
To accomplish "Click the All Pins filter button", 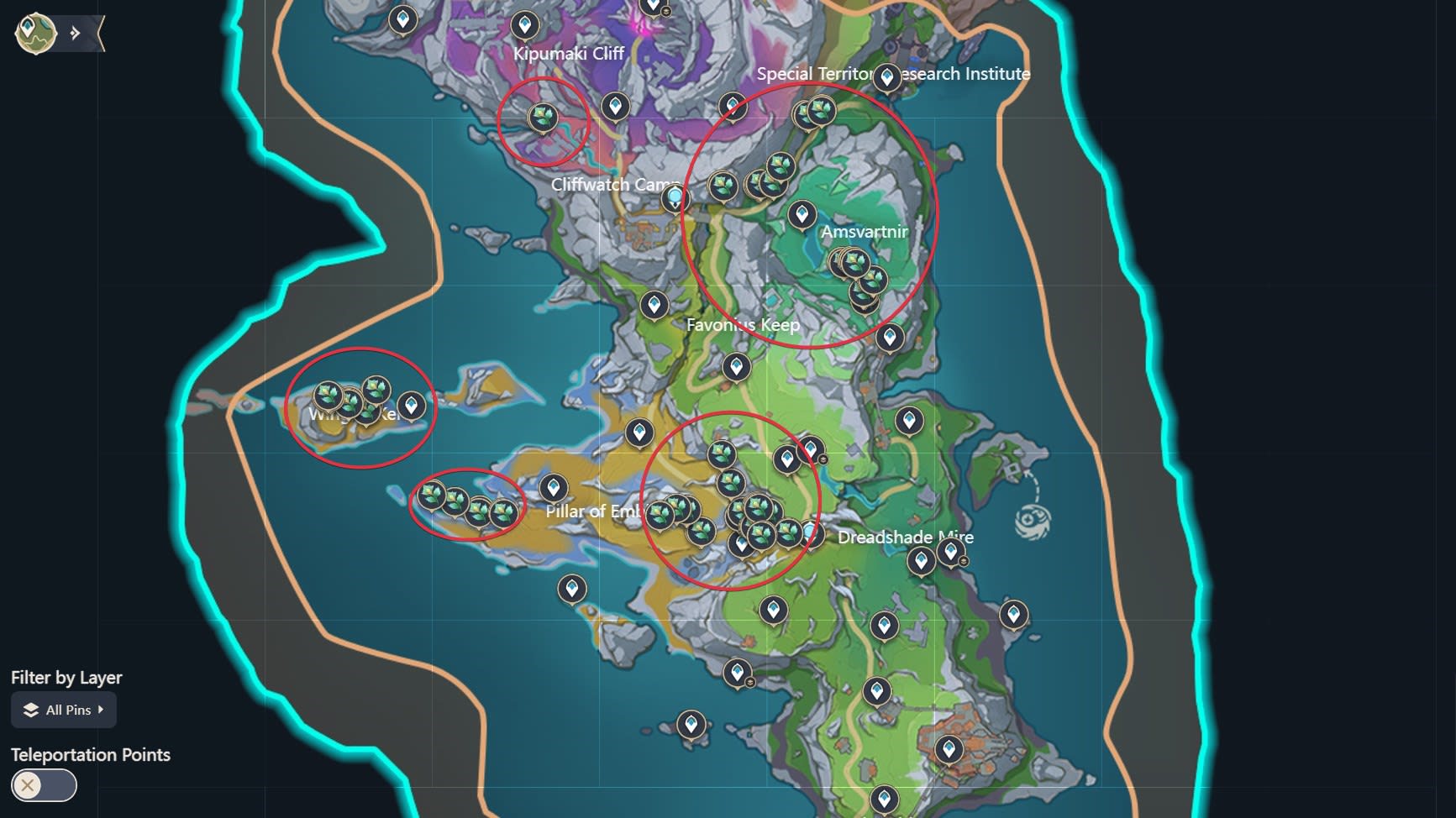I will click(63, 710).
